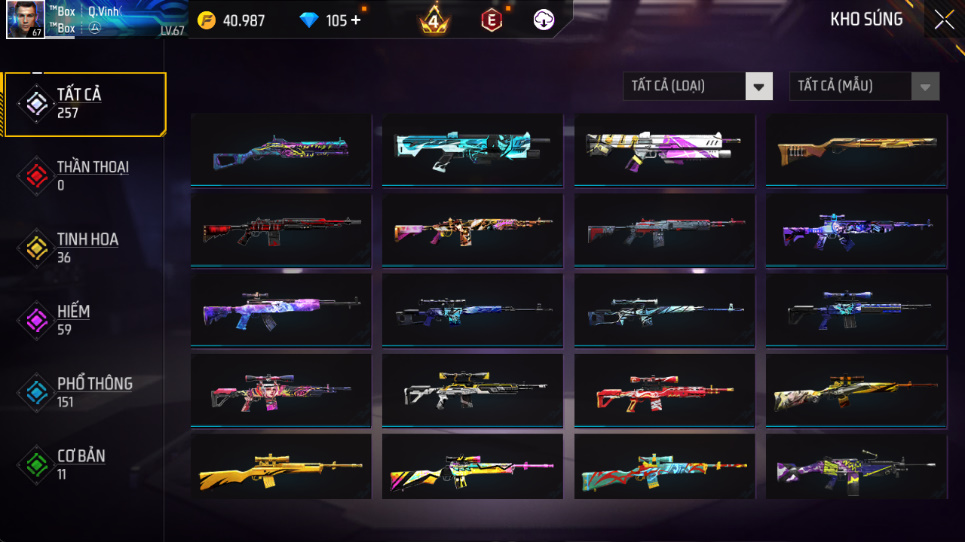Select the solid yellow sniper rifle skin

tap(280, 469)
